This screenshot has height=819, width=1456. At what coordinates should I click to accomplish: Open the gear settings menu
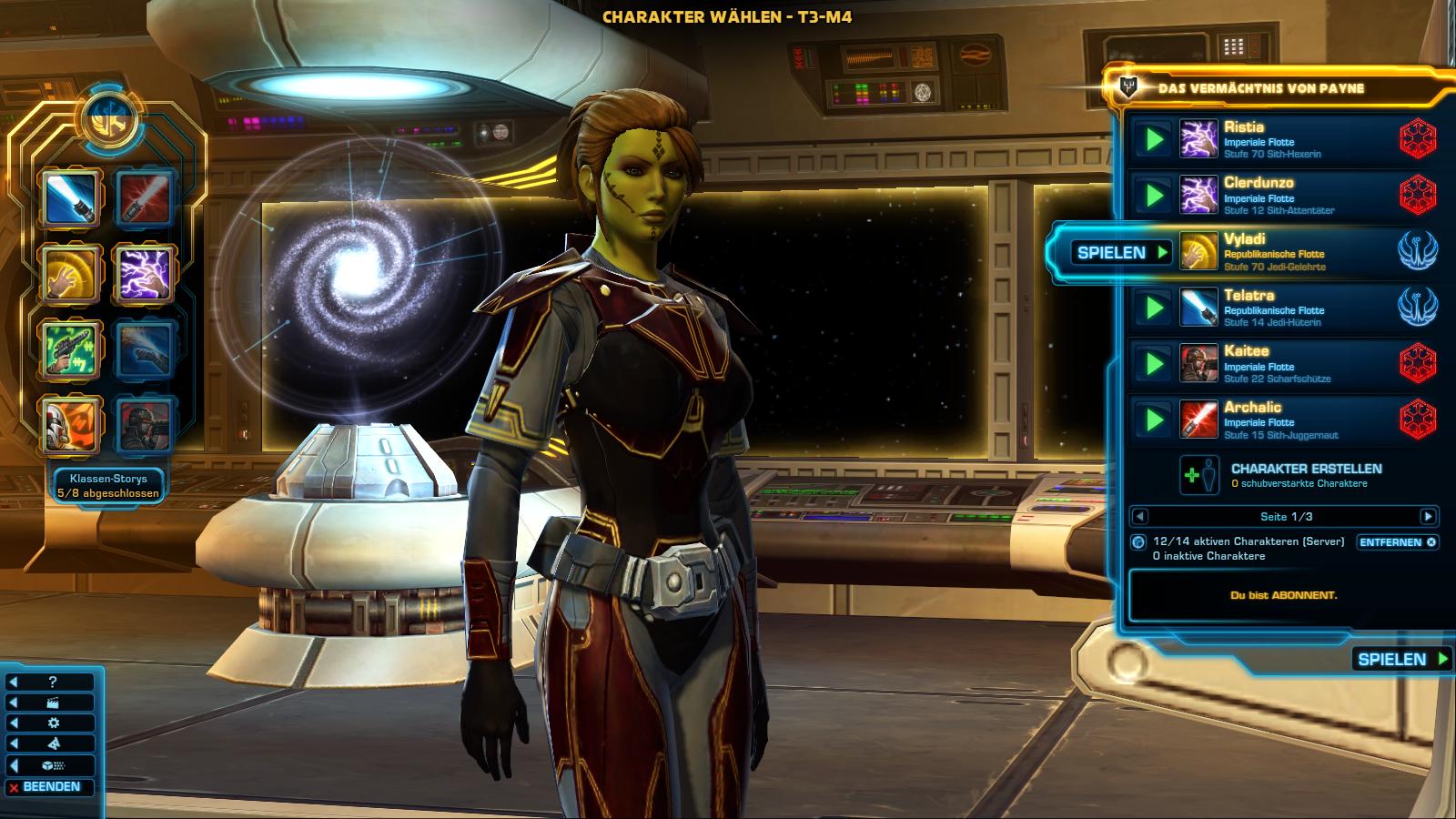[x=53, y=723]
